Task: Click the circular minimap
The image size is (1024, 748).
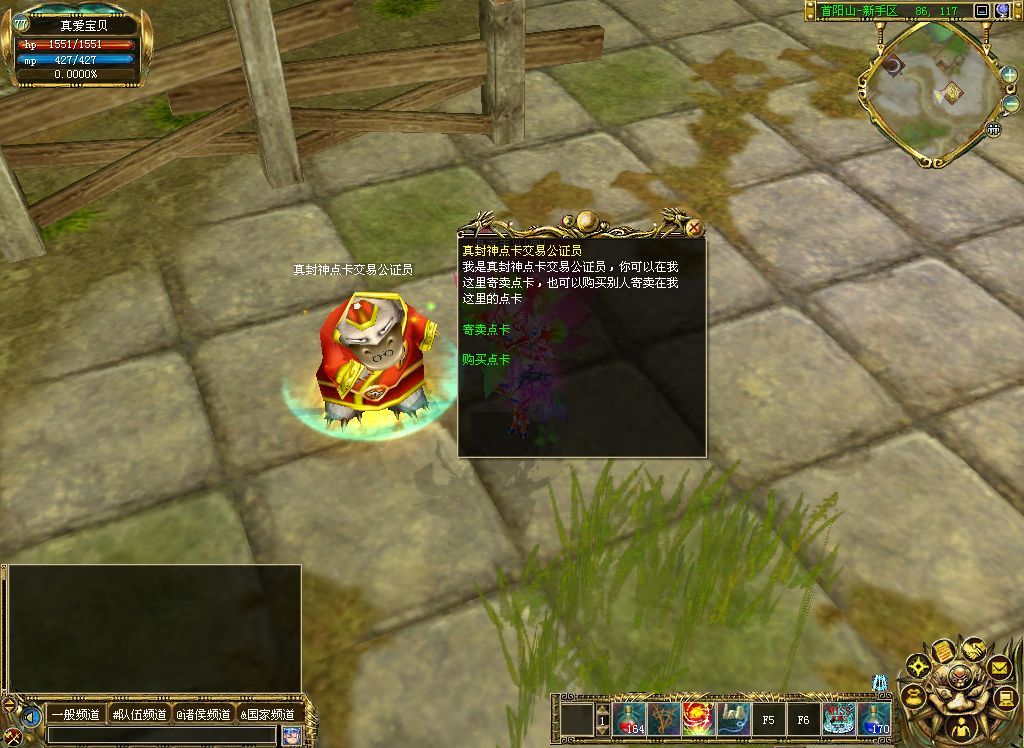Action: click(932, 93)
